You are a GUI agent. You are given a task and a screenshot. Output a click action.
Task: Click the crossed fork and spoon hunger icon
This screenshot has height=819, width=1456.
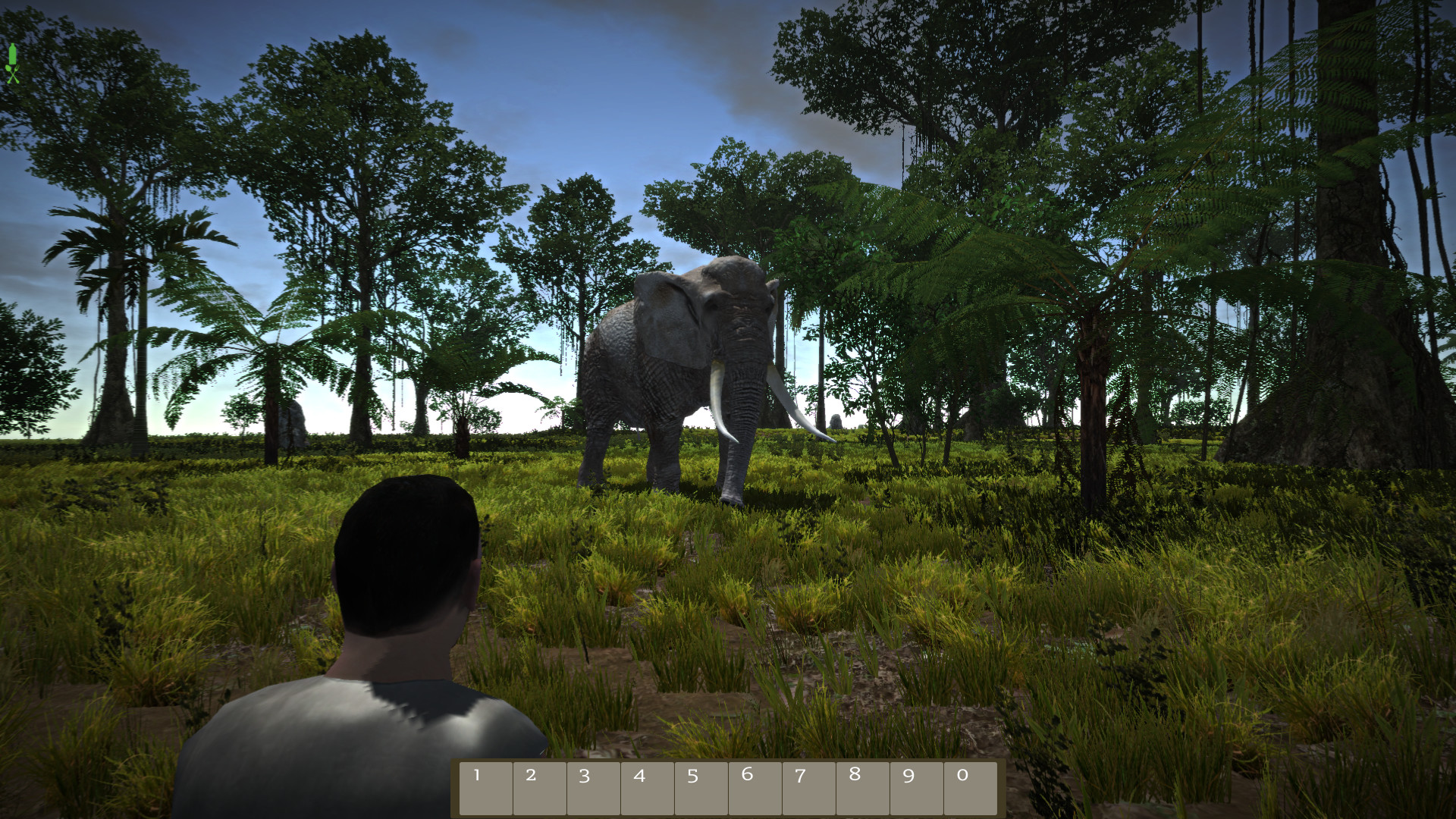[x=12, y=74]
